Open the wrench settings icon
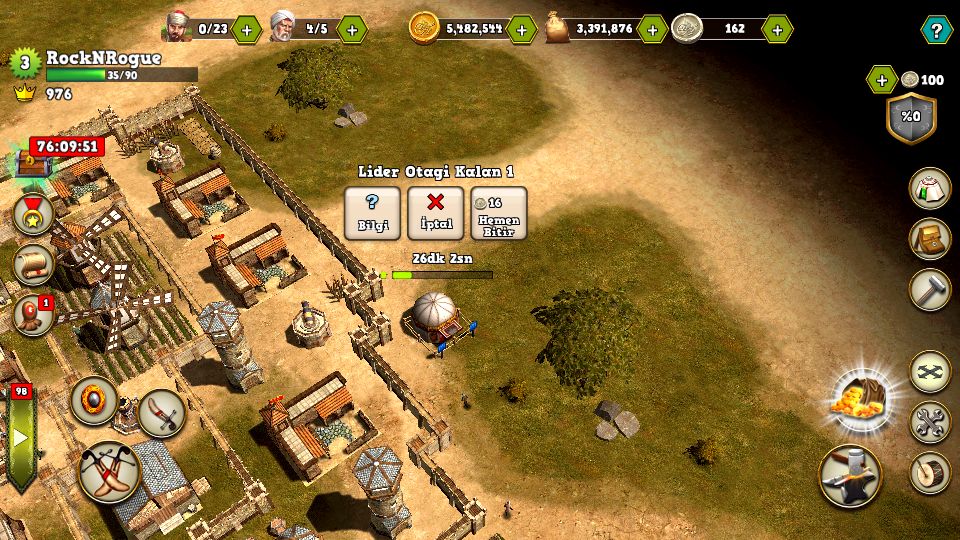Screen dimensions: 960x540 click(x=929, y=422)
